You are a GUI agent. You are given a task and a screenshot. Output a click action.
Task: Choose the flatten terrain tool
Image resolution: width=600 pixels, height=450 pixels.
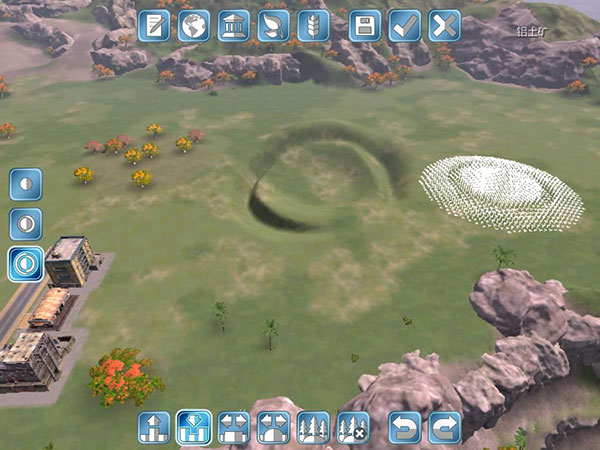pyautogui.click(x=233, y=427)
